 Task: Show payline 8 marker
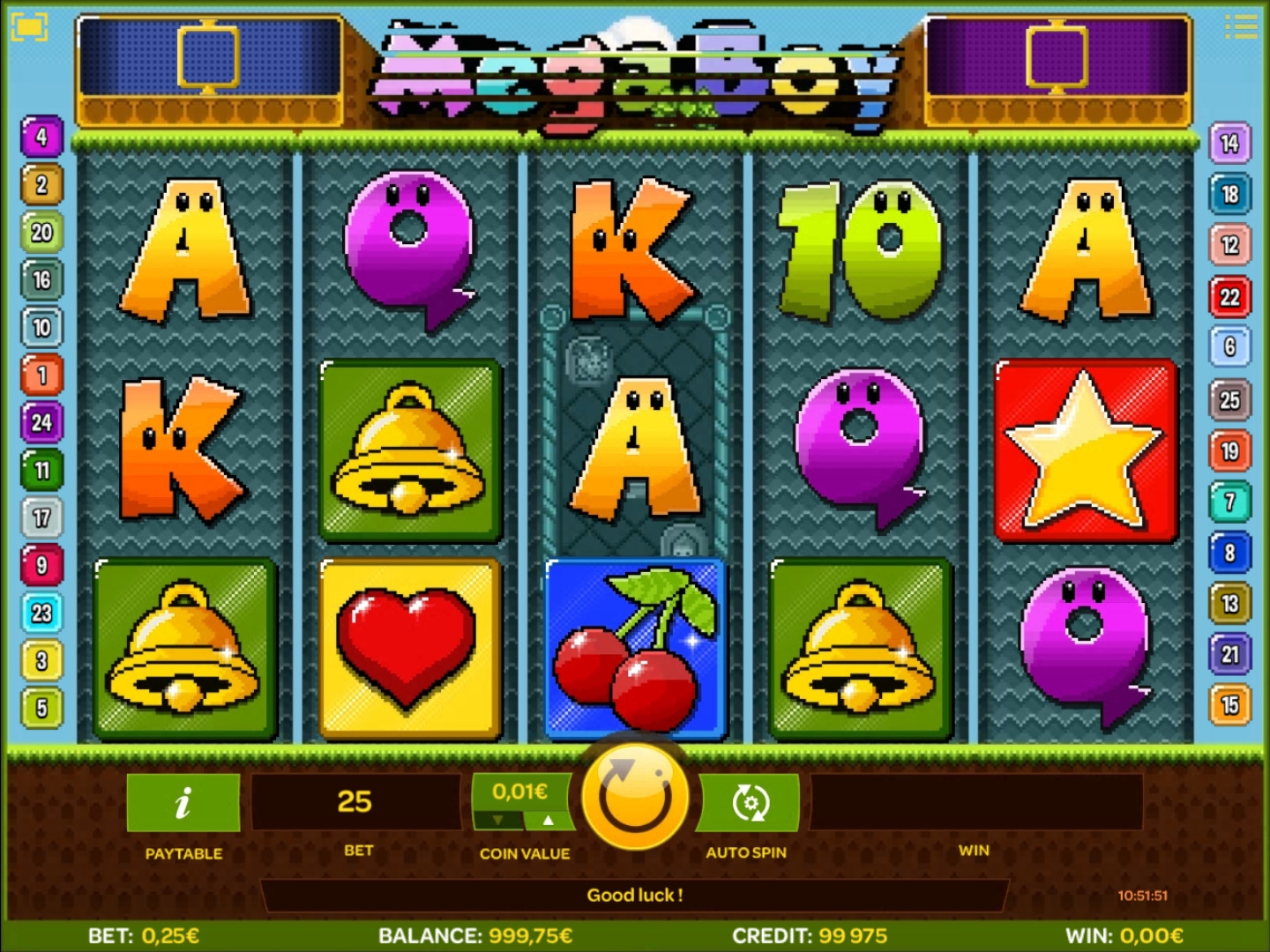(x=1229, y=554)
